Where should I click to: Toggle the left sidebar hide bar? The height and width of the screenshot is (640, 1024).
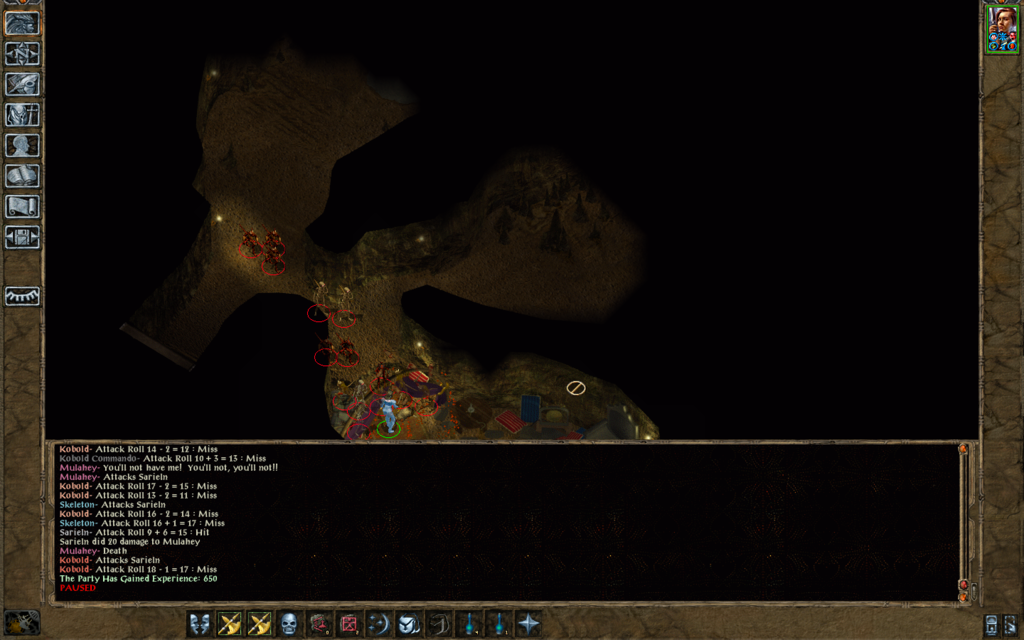pos(22,296)
